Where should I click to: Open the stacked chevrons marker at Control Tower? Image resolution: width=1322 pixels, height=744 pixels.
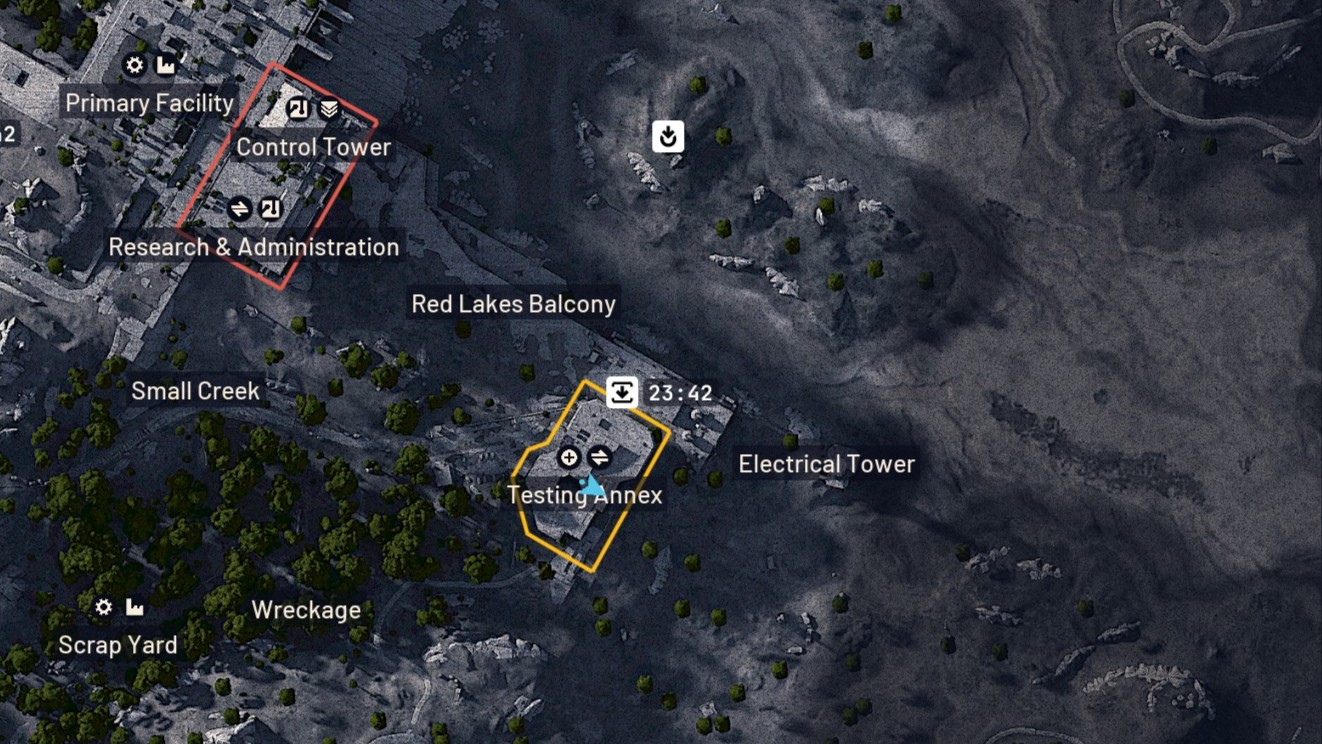coord(328,108)
